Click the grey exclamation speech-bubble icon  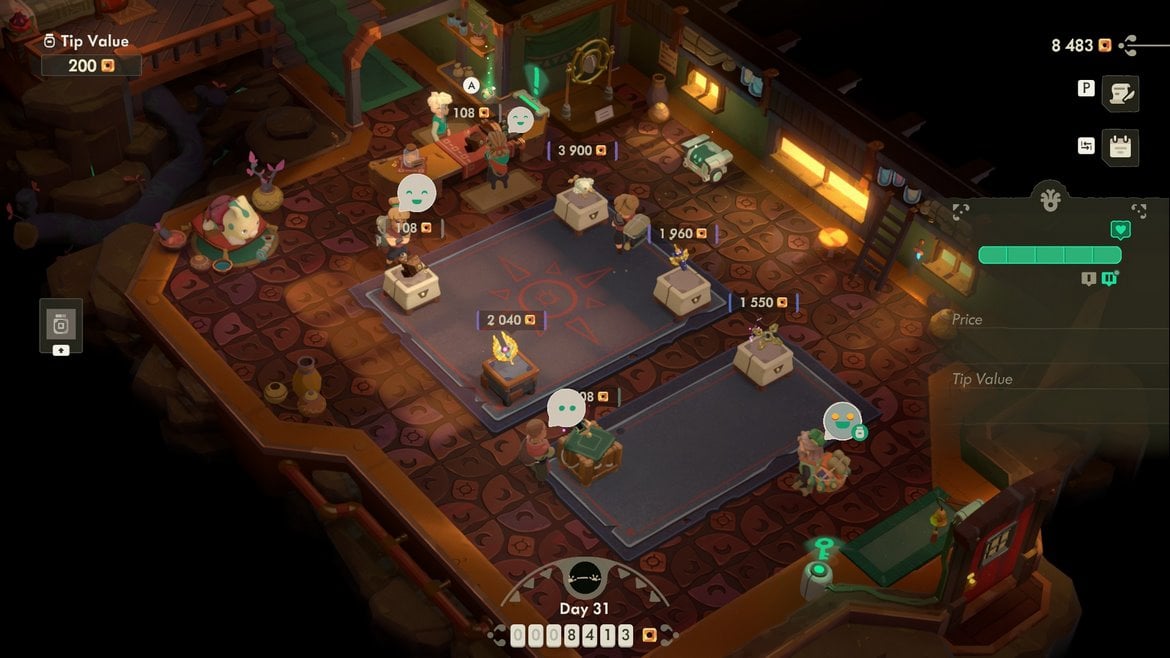(1088, 279)
